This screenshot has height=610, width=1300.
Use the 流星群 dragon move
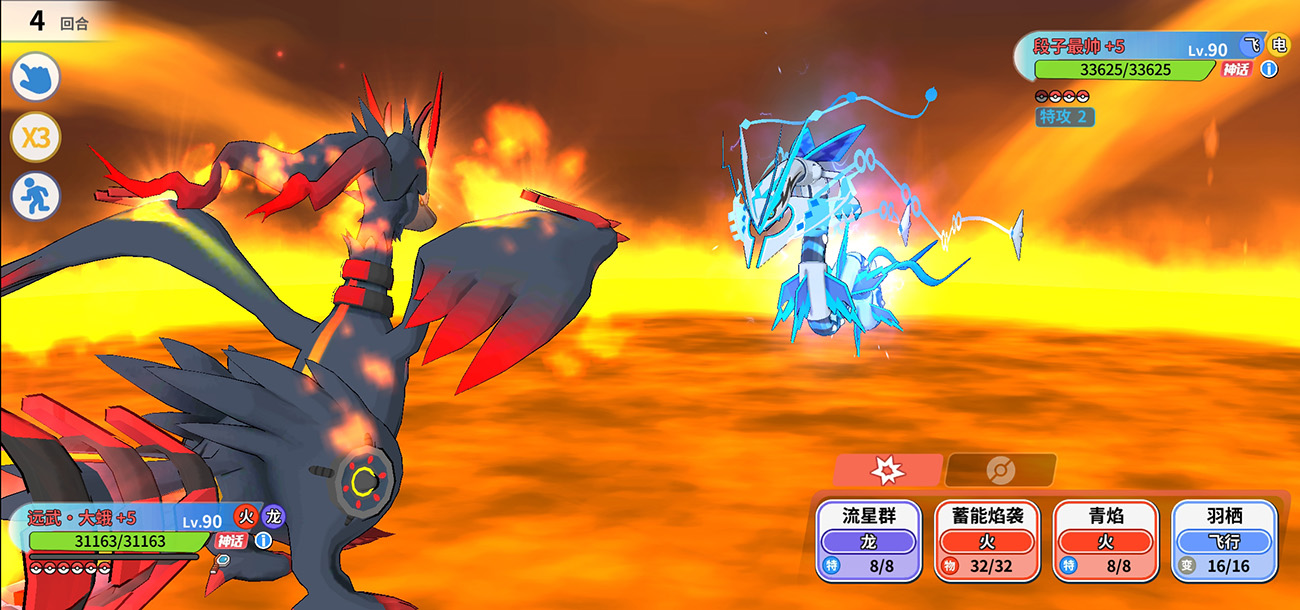coord(867,540)
